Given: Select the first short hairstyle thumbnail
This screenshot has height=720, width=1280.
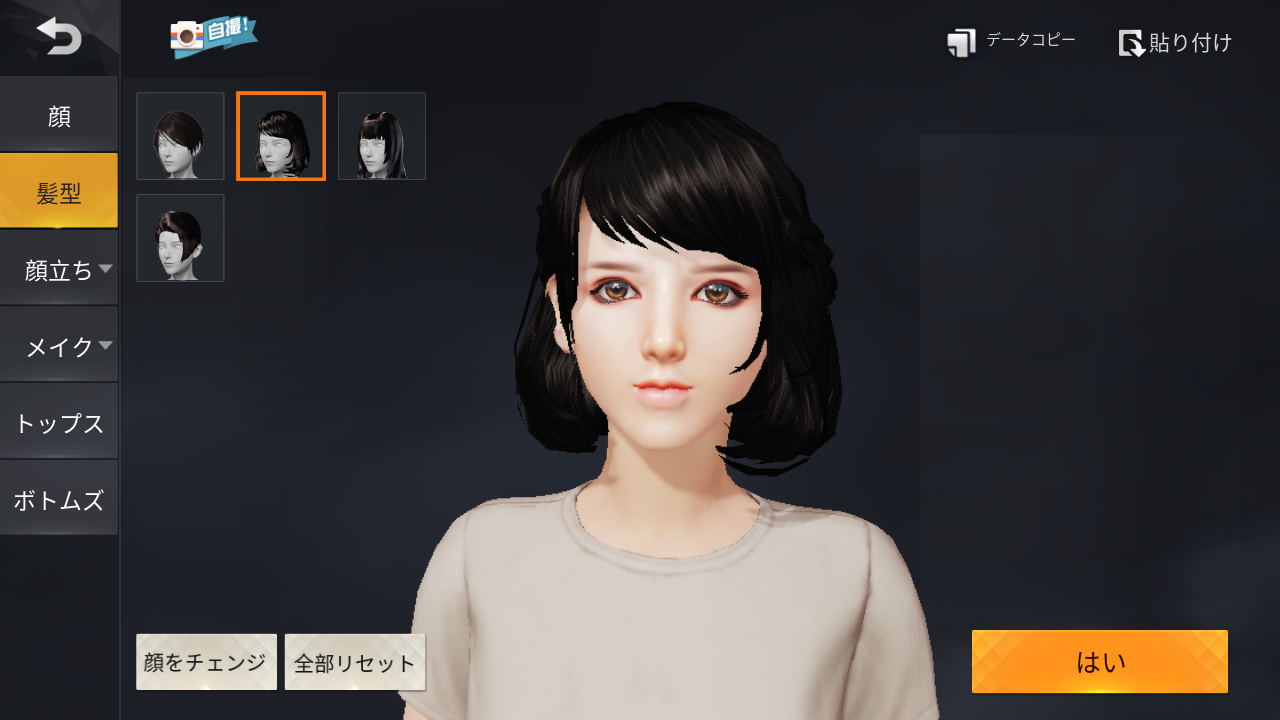Looking at the screenshot, I should pos(180,135).
